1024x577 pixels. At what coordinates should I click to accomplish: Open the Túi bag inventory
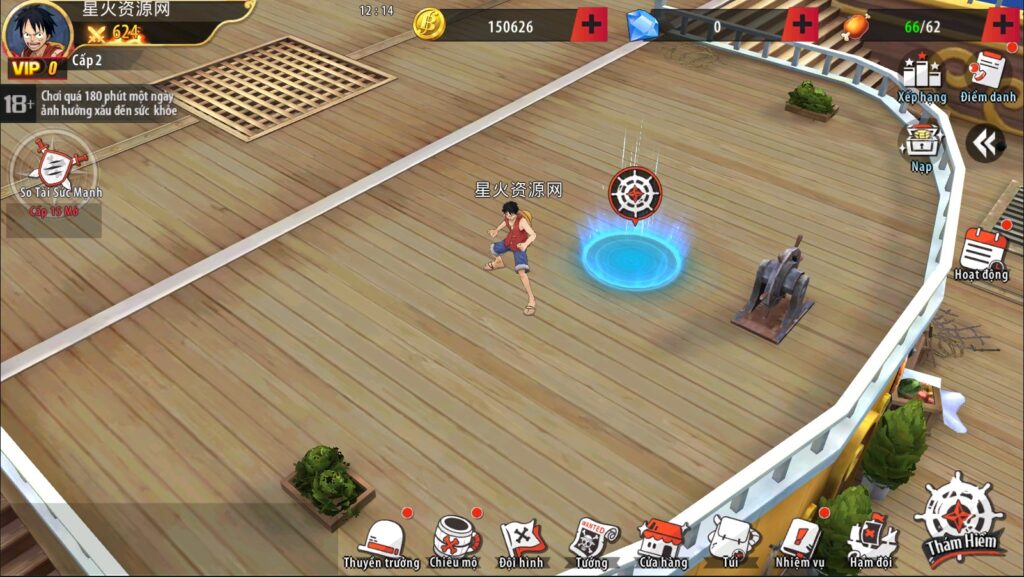pyautogui.click(x=731, y=543)
